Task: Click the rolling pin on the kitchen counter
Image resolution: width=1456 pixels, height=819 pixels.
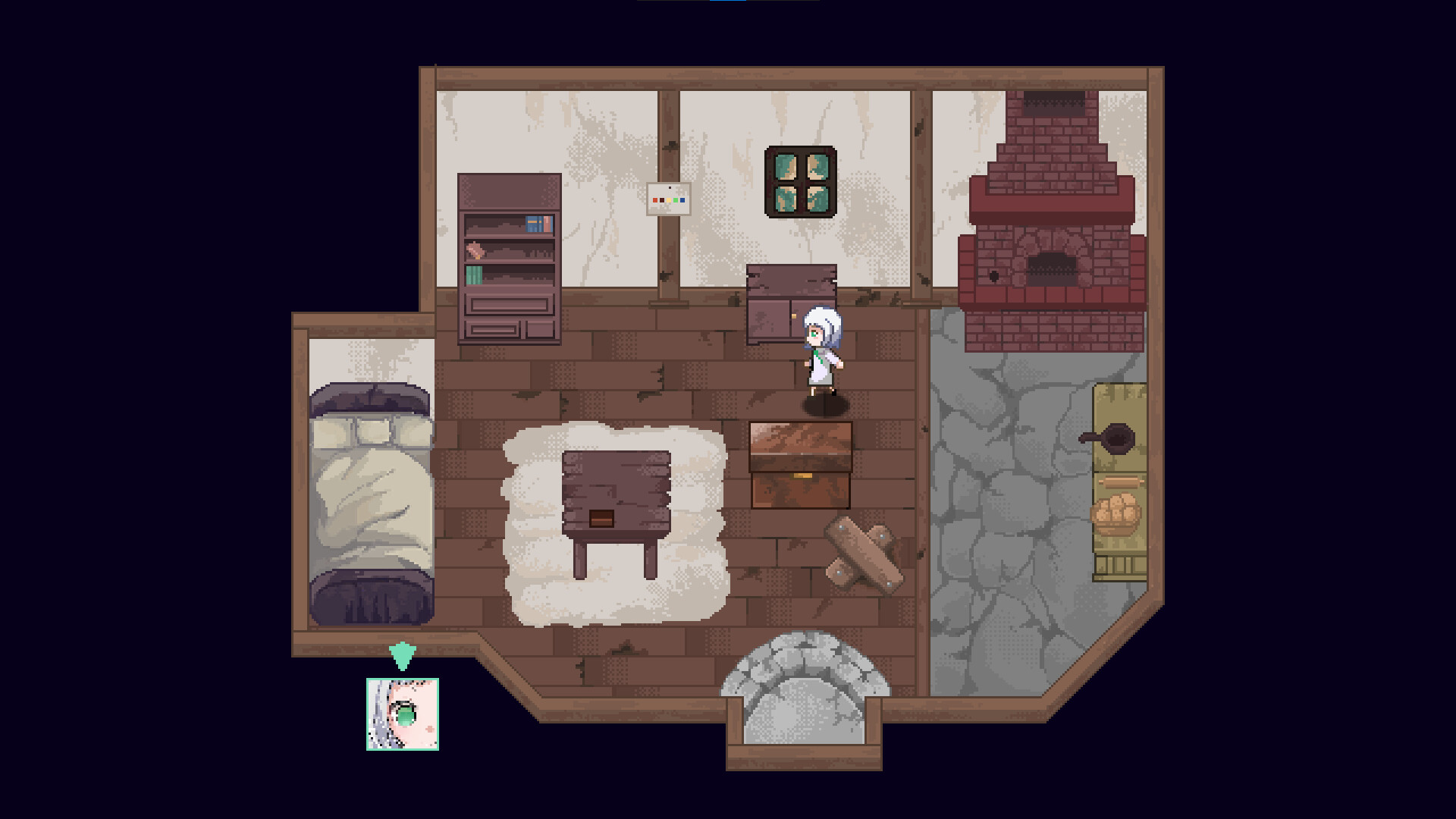Action: tap(1122, 481)
